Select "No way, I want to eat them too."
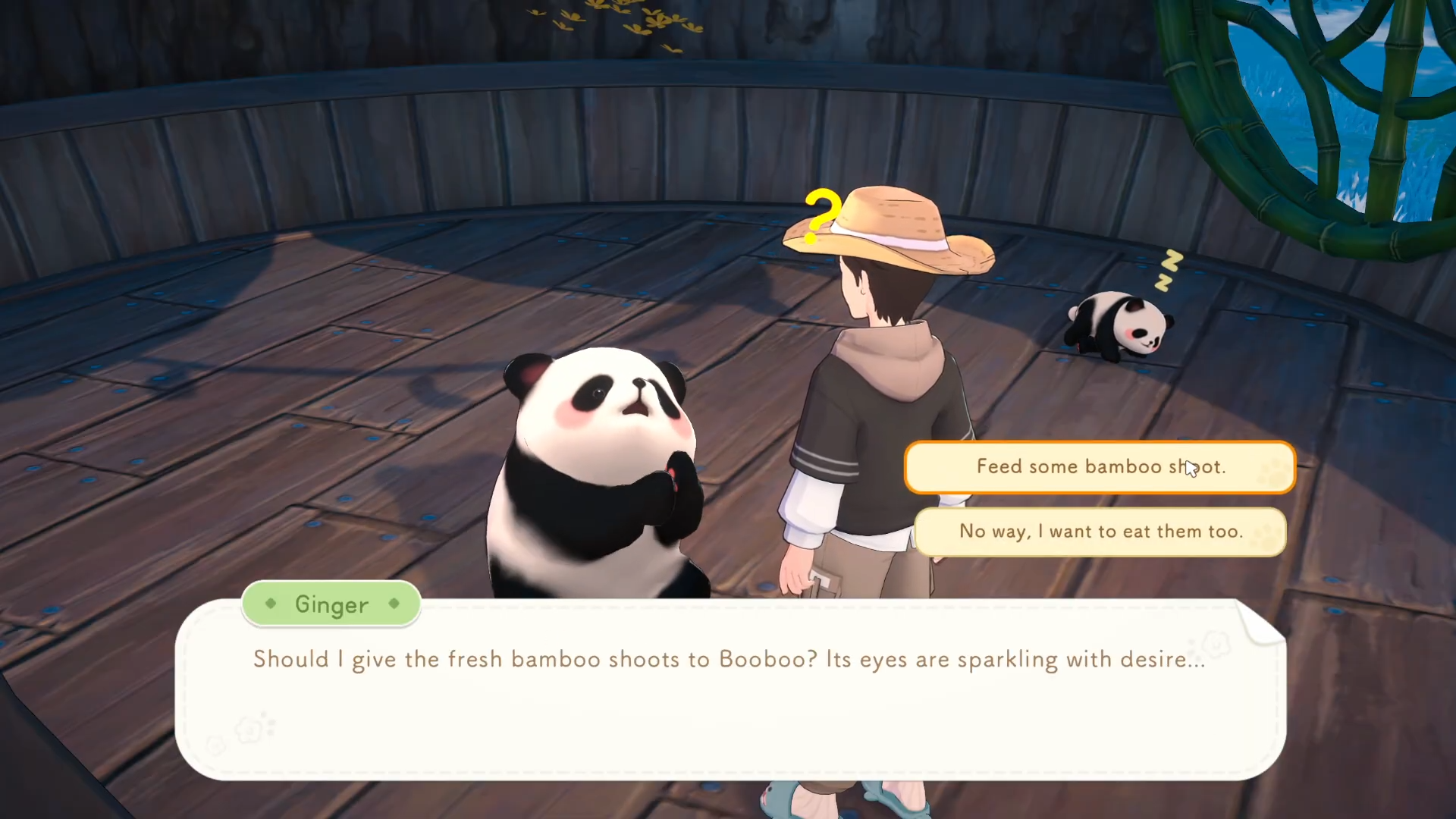This screenshot has height=819, width=1456. point(1100,532)
